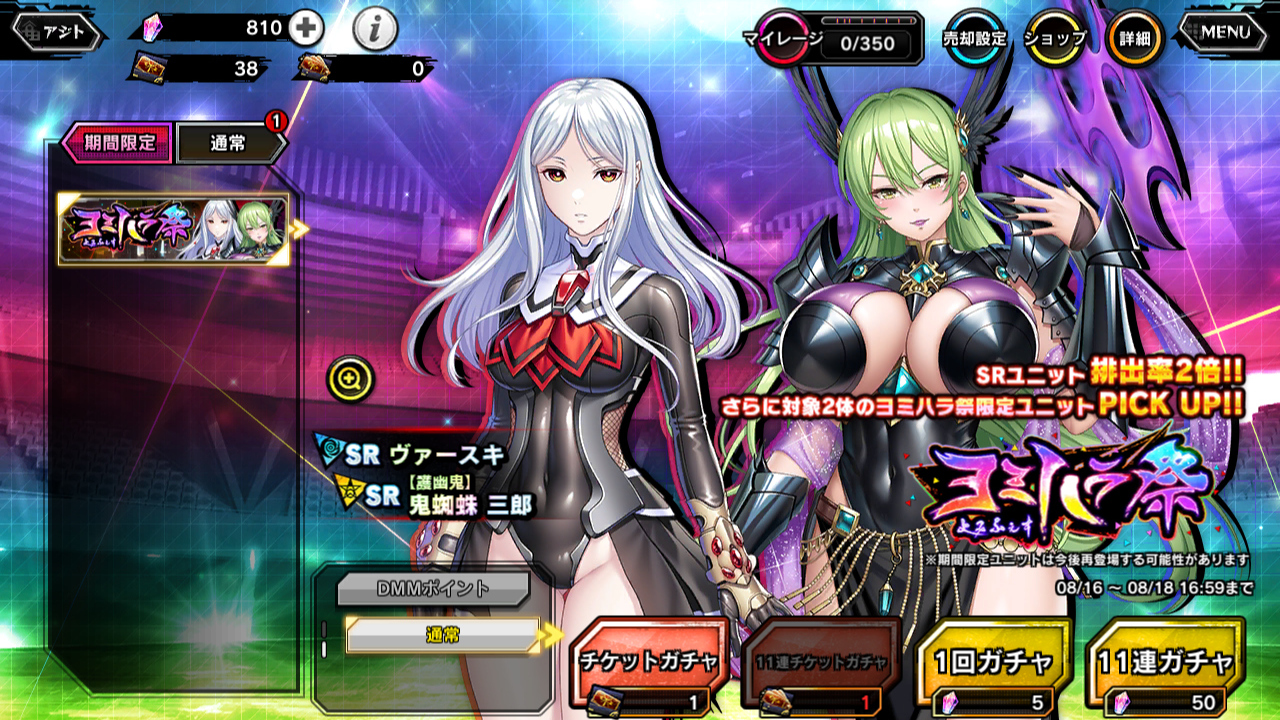Choose the DMMポイント payment option

click(432, 589)
